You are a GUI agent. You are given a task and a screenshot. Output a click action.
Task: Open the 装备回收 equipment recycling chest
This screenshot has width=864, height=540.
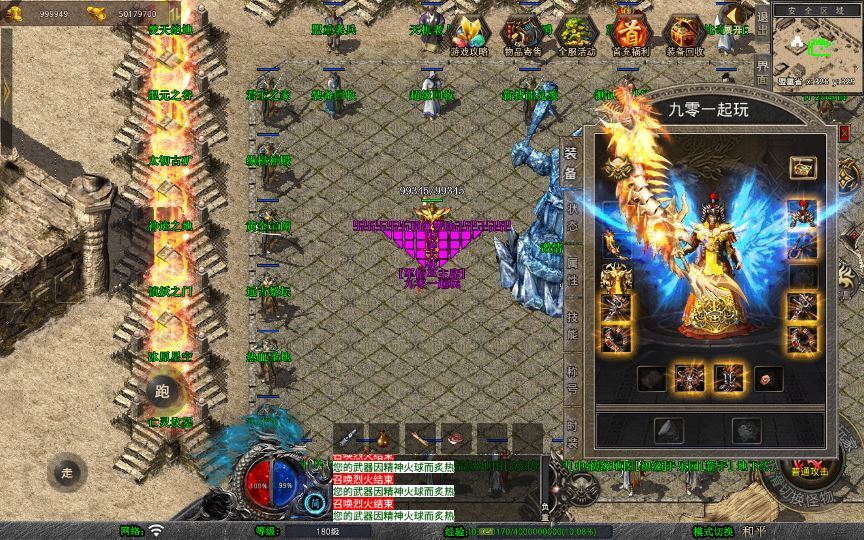[684, 37]
